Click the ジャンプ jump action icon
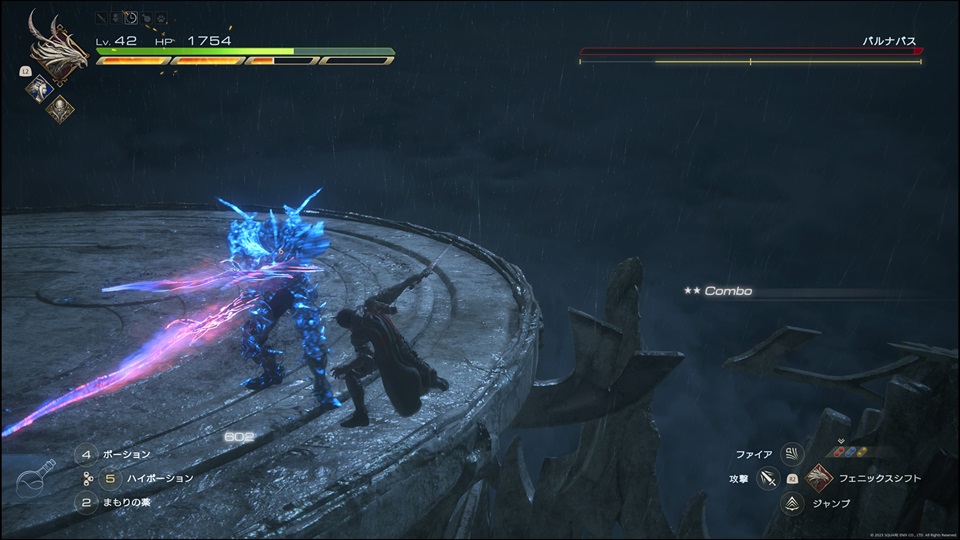 pos(793,503)
